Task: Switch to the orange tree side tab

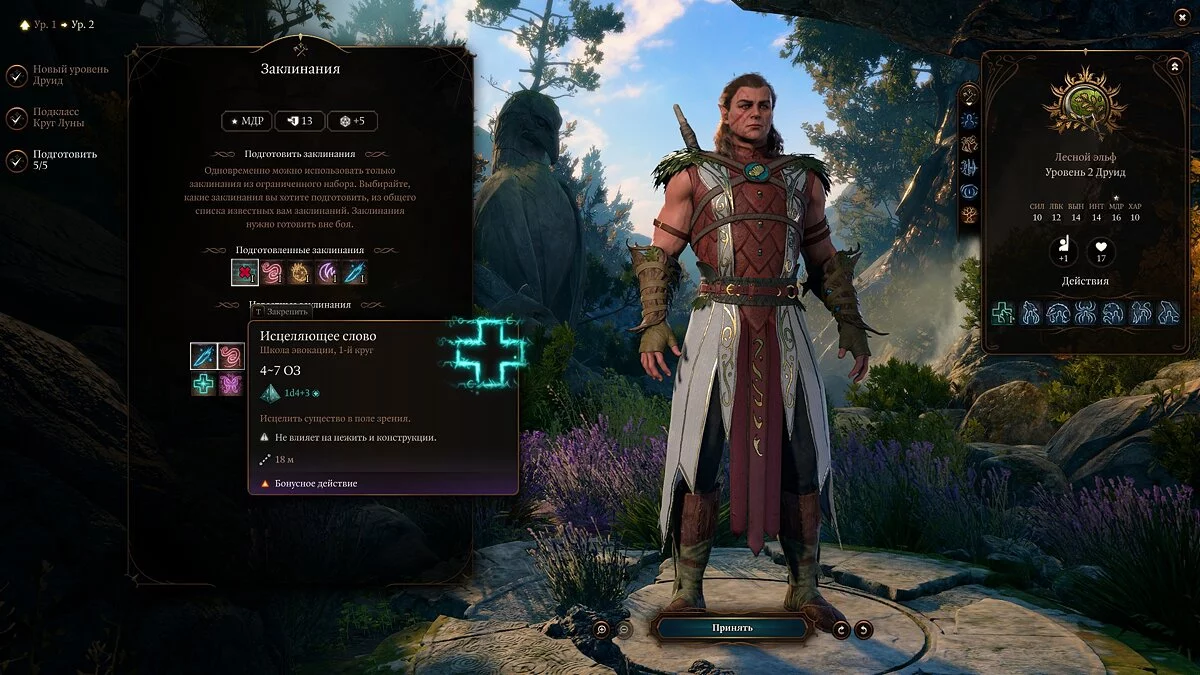Action: (x=969, y=214)
